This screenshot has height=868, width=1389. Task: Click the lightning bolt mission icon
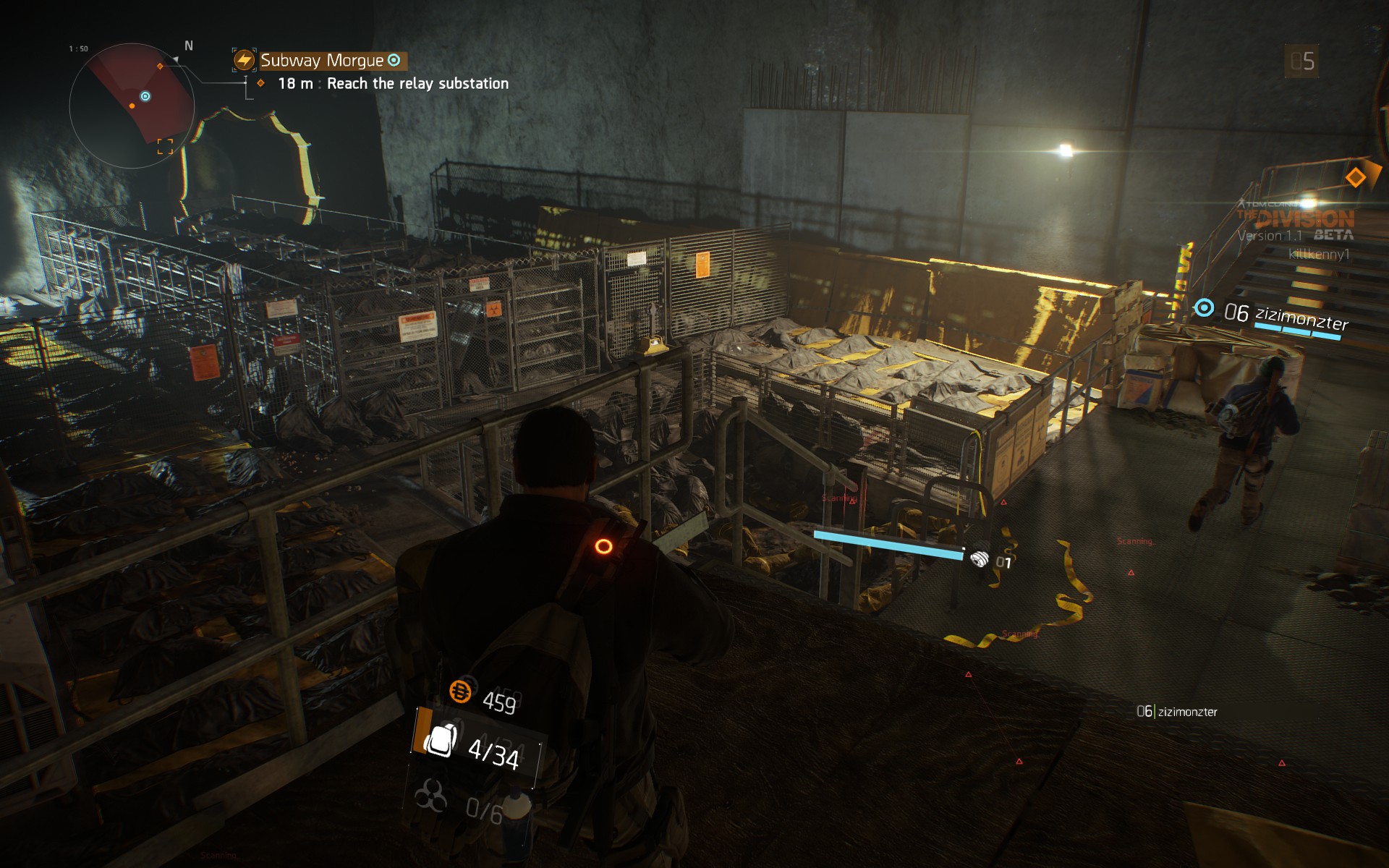tap(245, 60)
